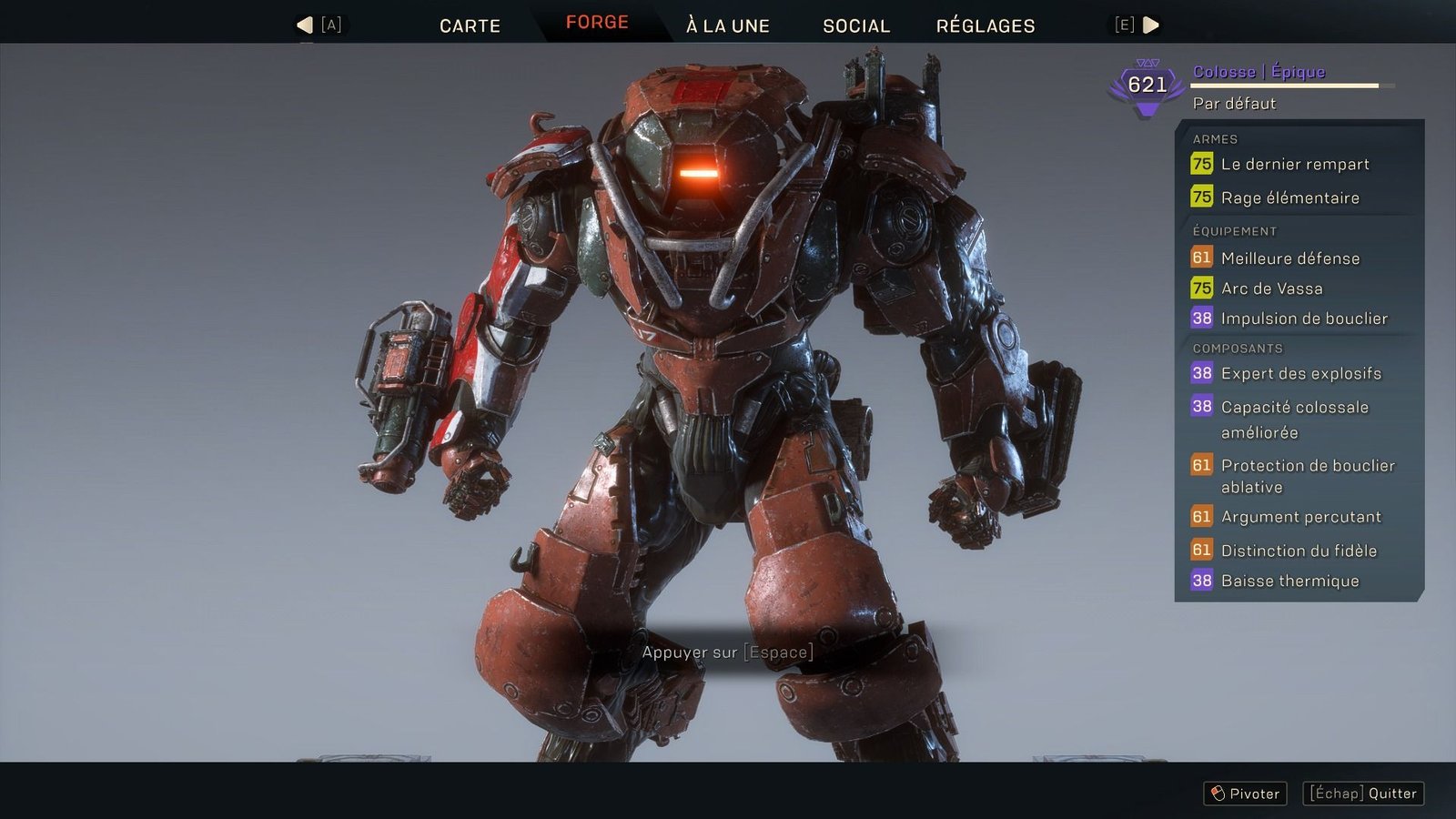This screenshot has width=1456, height=819.
Task: Switch to the CARTE tab
Action: tap(470, 25)
